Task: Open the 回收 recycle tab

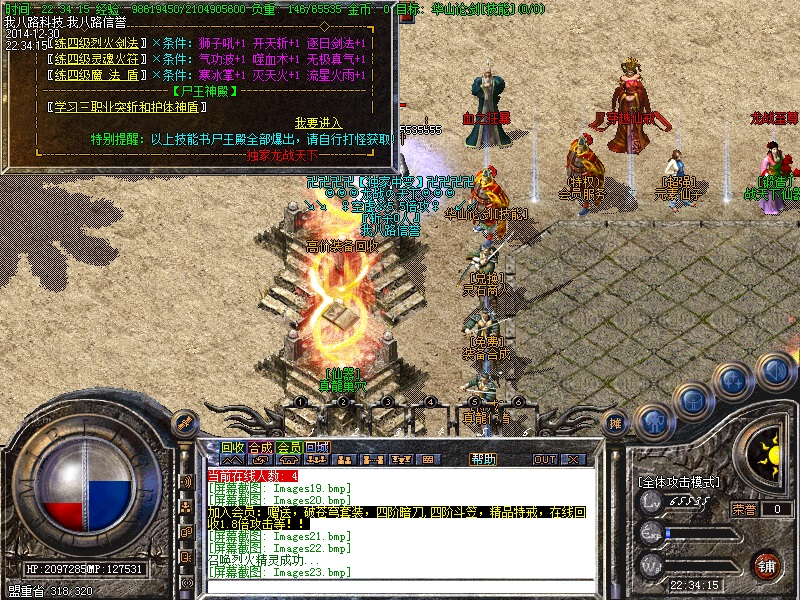Action: pyautogui.click(x=232, y=447)
